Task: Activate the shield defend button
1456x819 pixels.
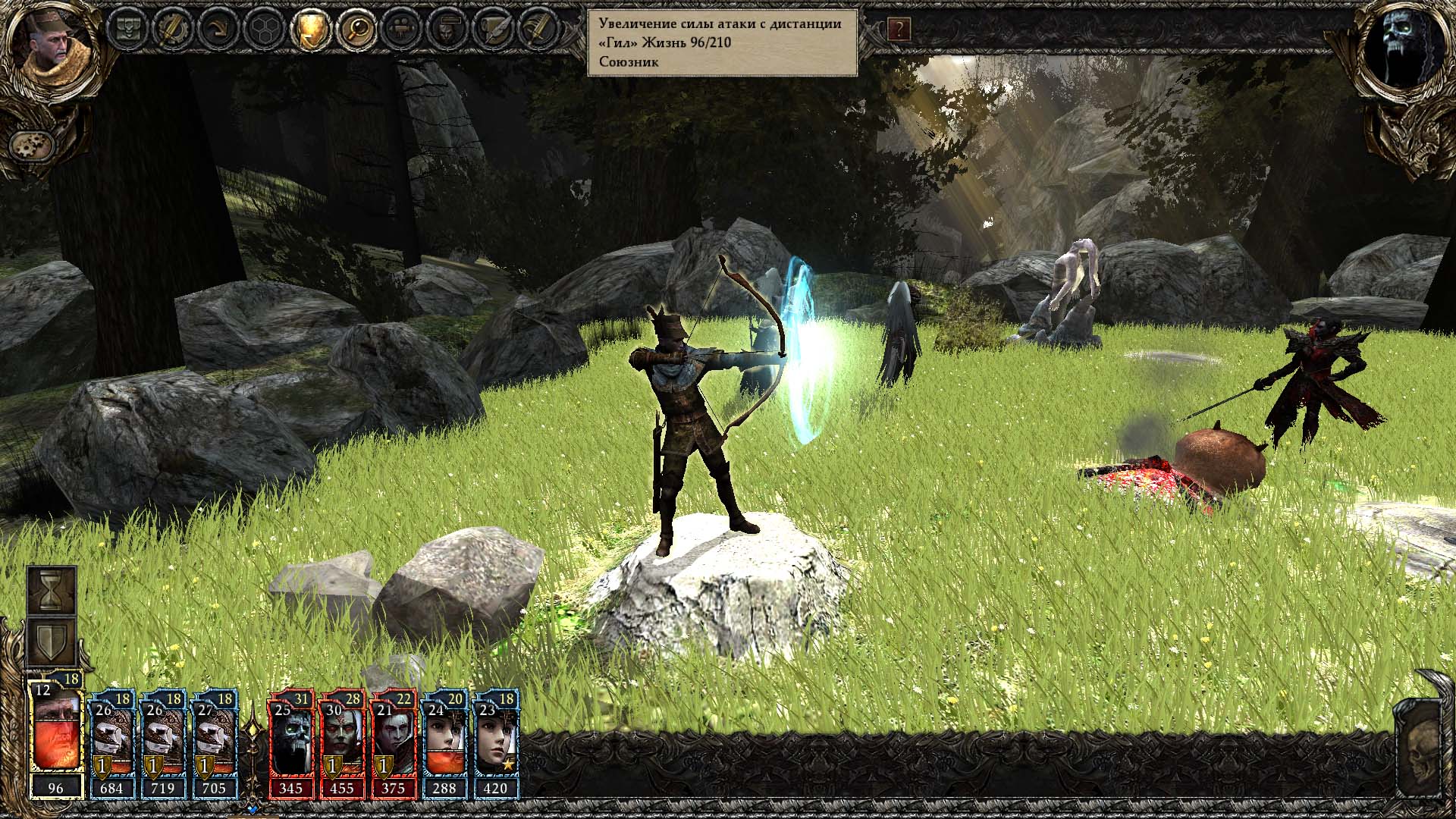Action: point(52,641)
